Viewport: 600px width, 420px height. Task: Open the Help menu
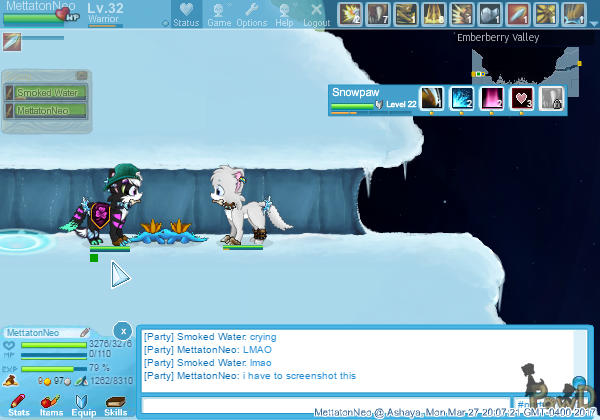click(x=284, y=14)
